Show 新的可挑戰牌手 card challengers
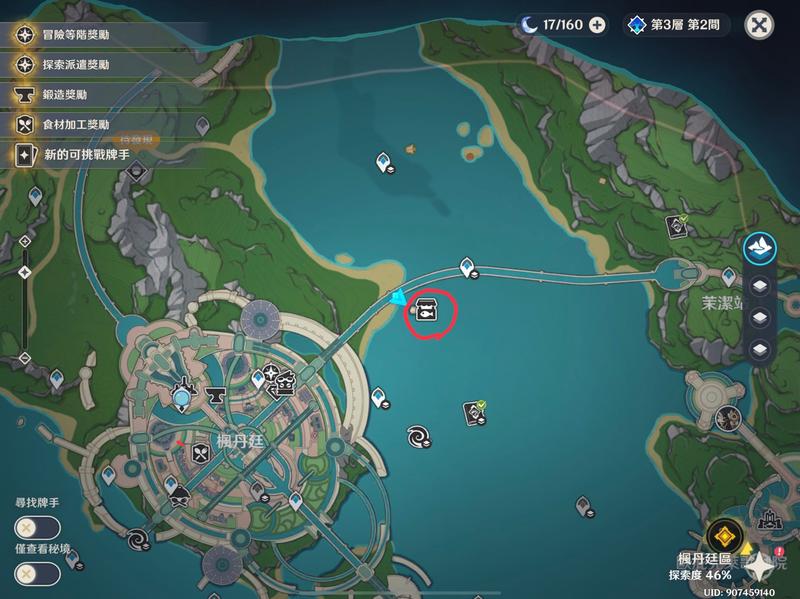800x599 pixels. pos(90,155)
